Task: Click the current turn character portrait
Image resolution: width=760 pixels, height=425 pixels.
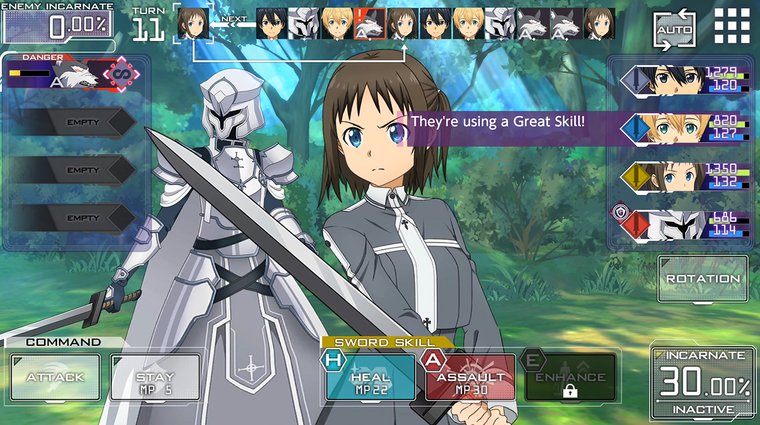Action: tap(195, 24)
